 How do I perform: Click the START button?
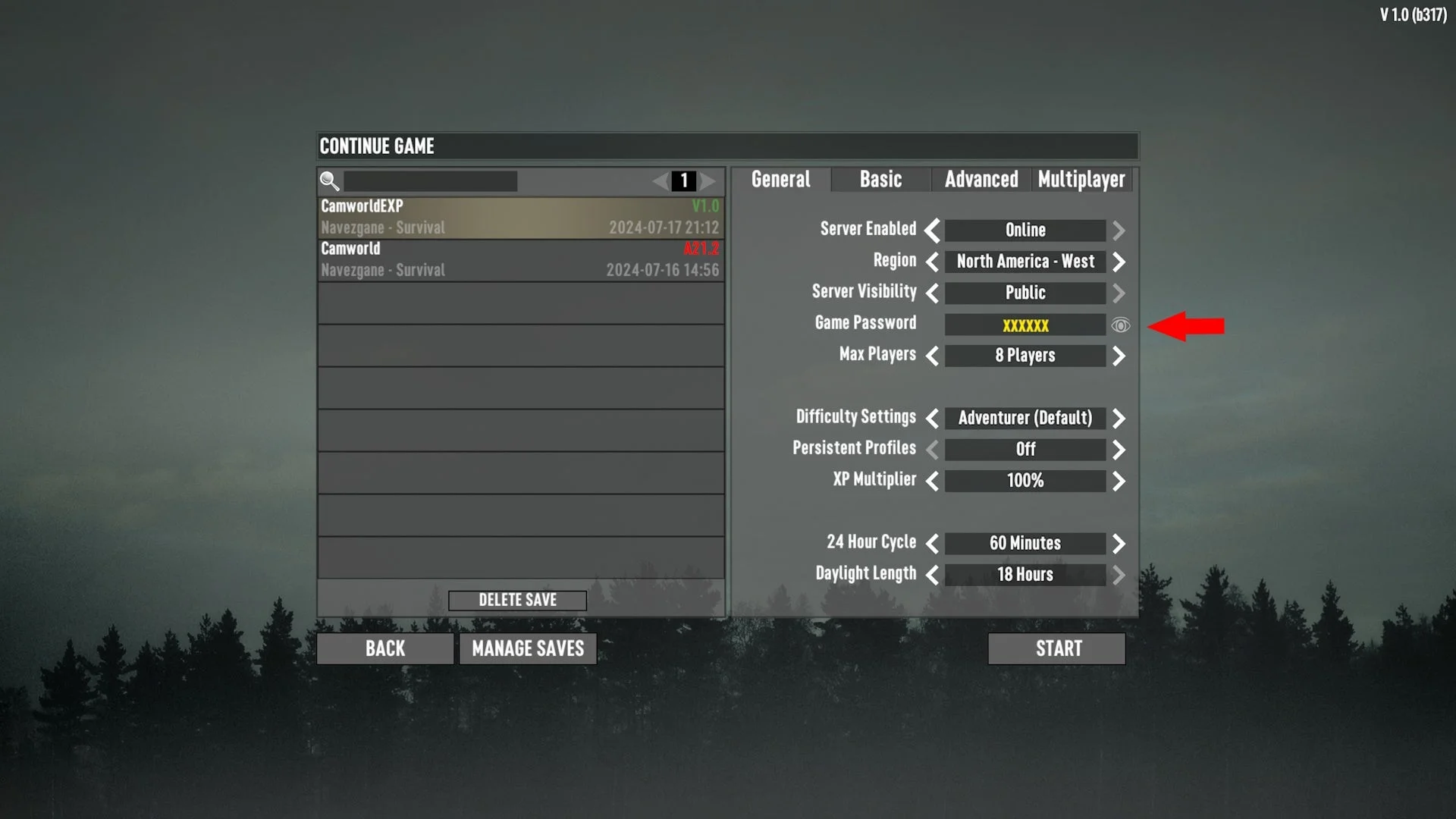[1056, 648]
